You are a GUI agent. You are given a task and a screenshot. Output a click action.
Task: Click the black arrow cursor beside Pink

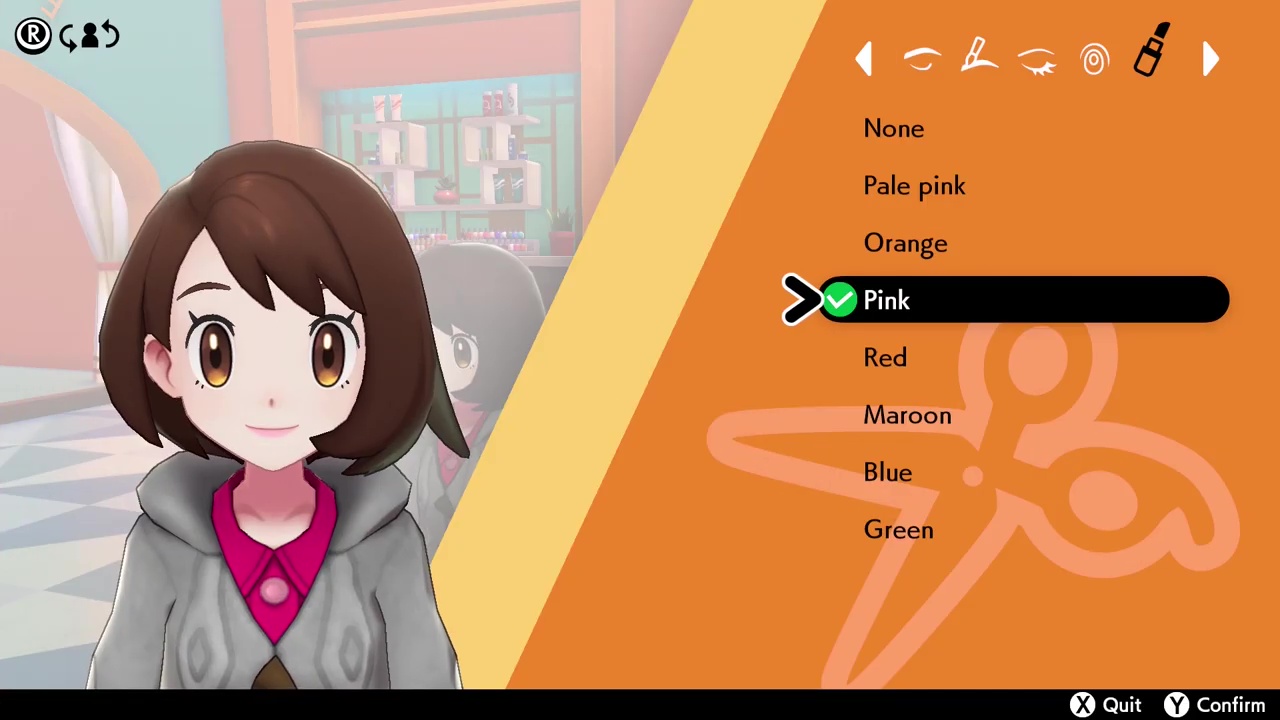(x=799, y=300)
